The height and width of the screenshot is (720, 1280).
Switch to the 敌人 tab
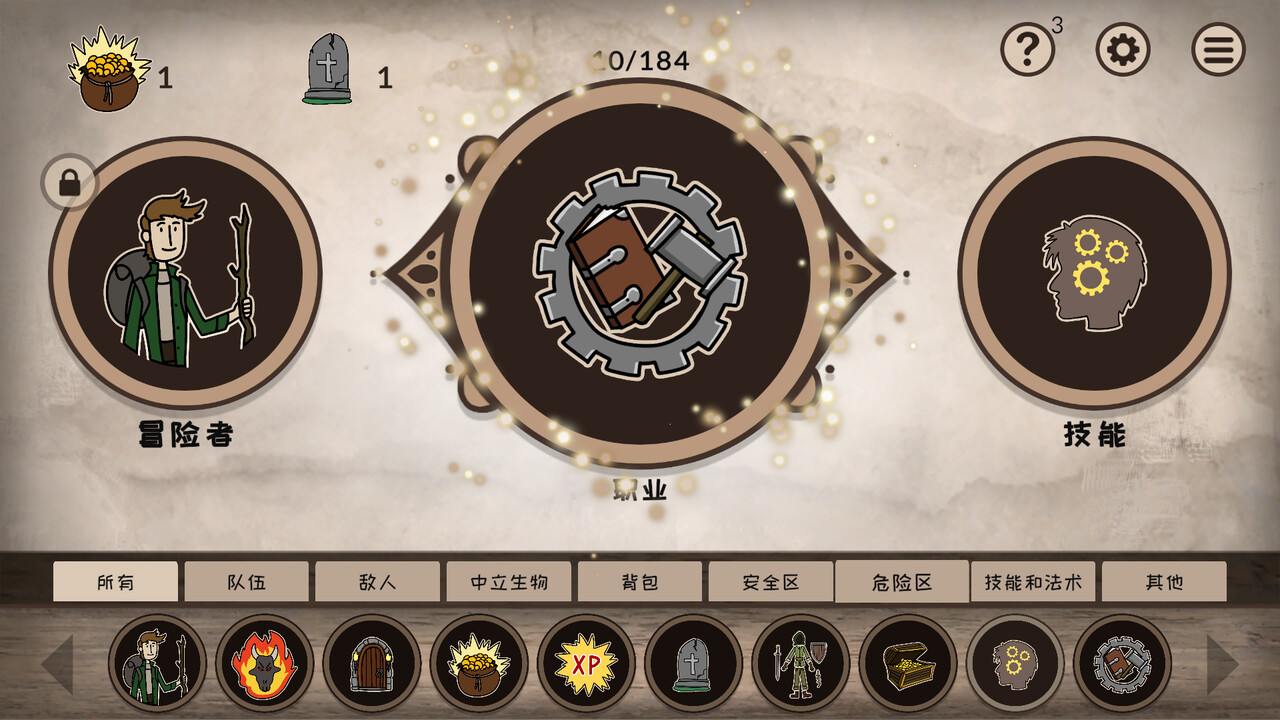(379, 581)
